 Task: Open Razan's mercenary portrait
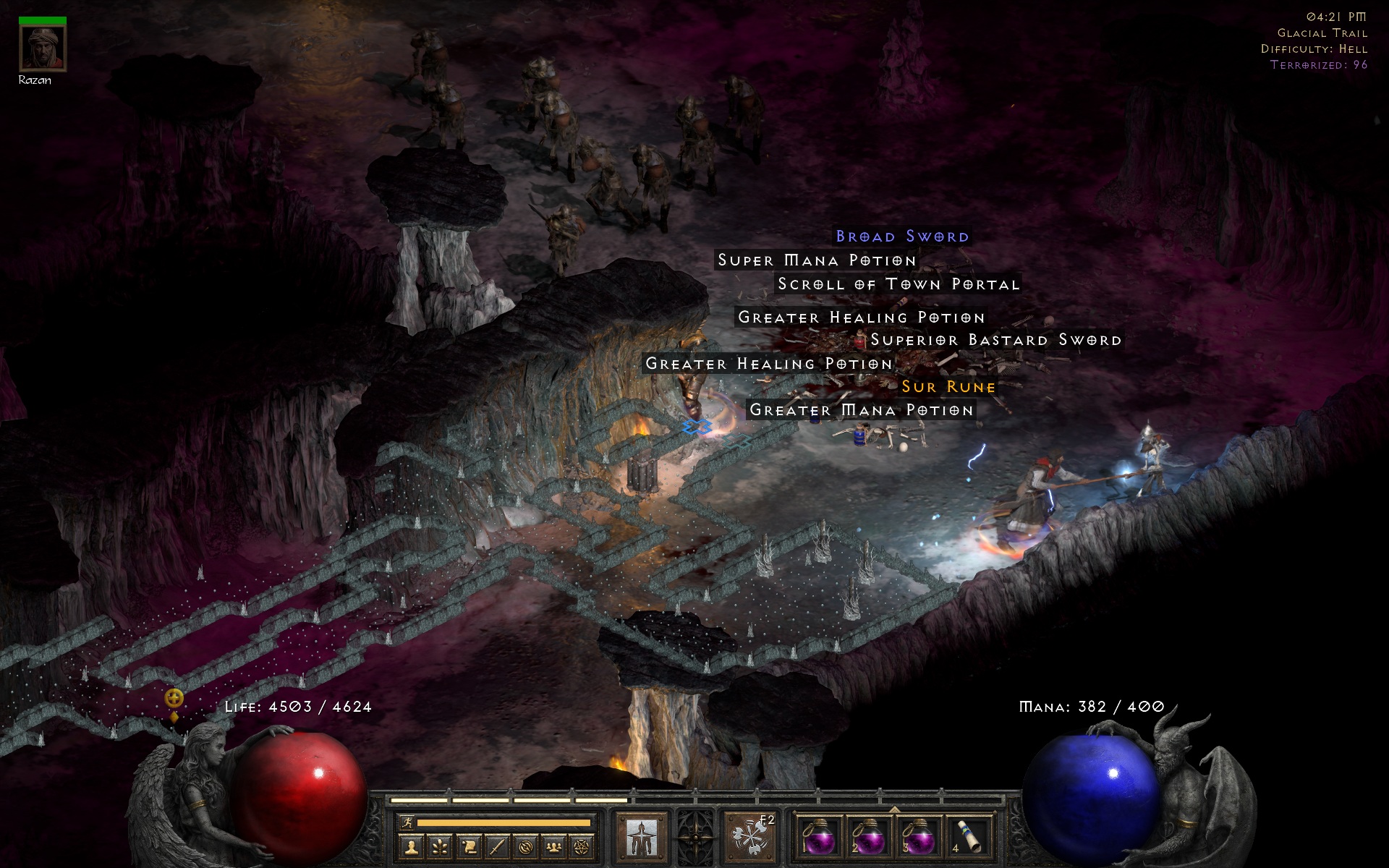pyautogui.click(x=43, y=48)
